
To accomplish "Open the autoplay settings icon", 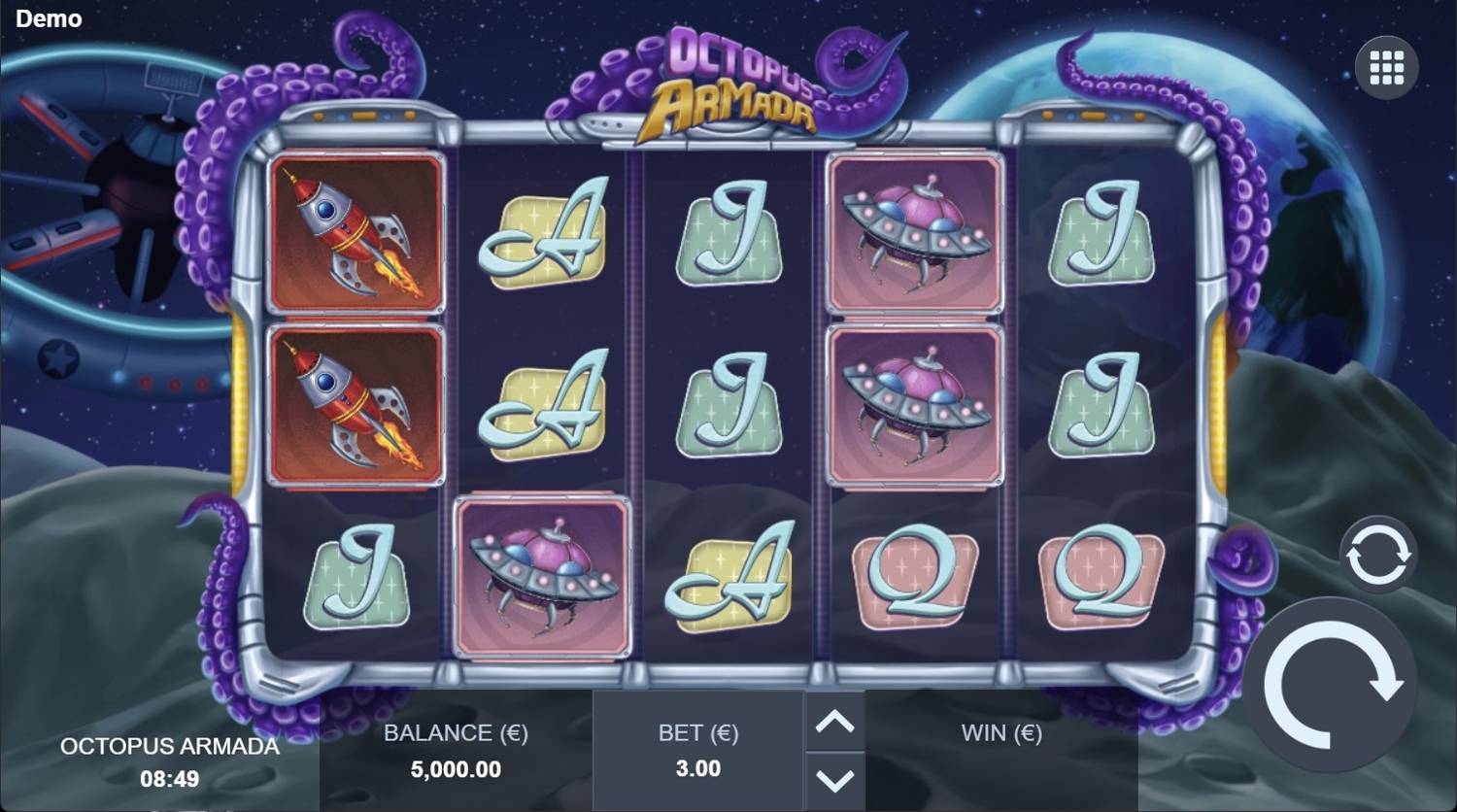I will click(x=1379, y=556).
